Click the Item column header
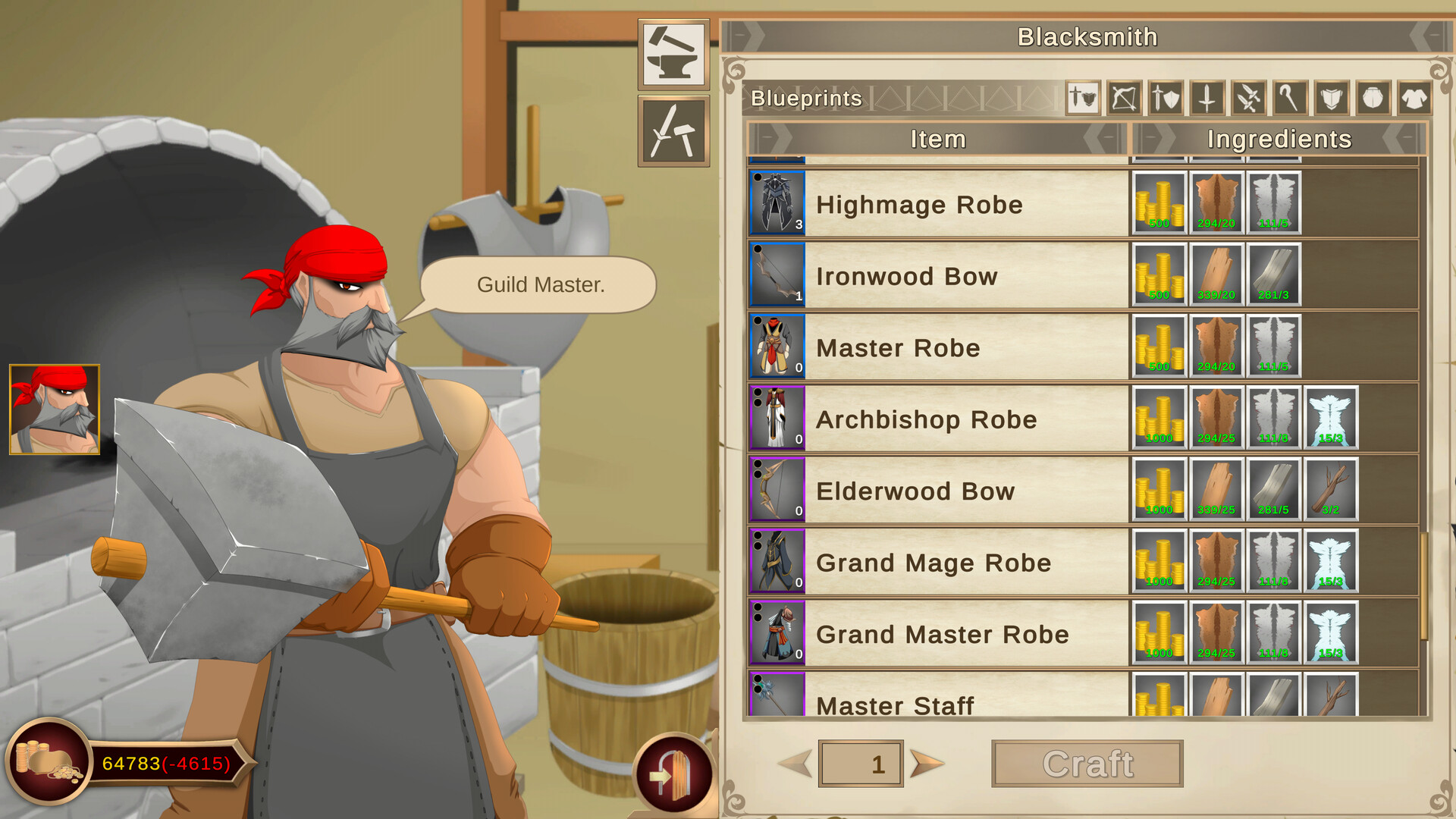1456x819 pixels. click(938, 140)
